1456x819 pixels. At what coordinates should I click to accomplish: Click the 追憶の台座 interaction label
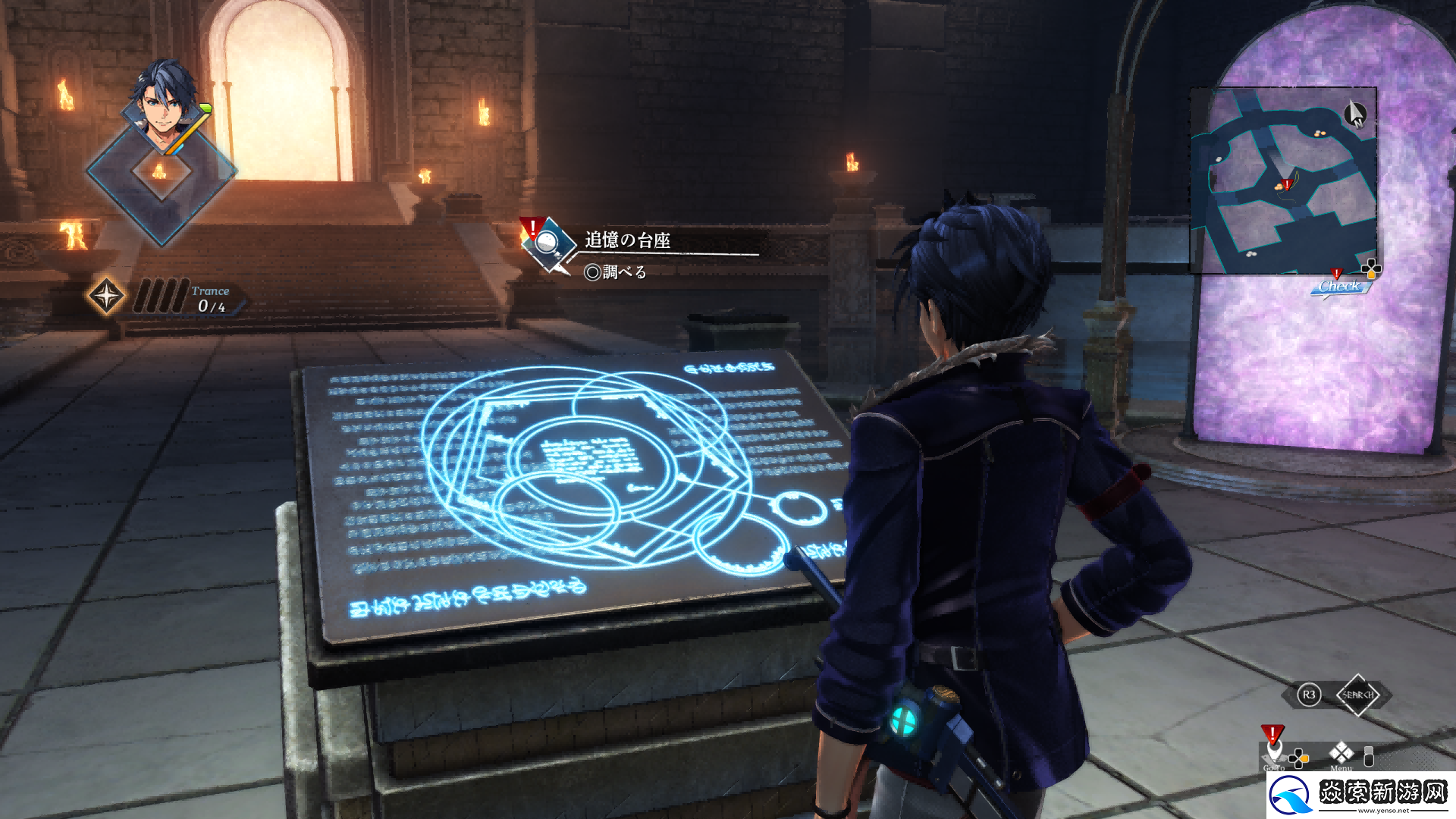(627, 240)
